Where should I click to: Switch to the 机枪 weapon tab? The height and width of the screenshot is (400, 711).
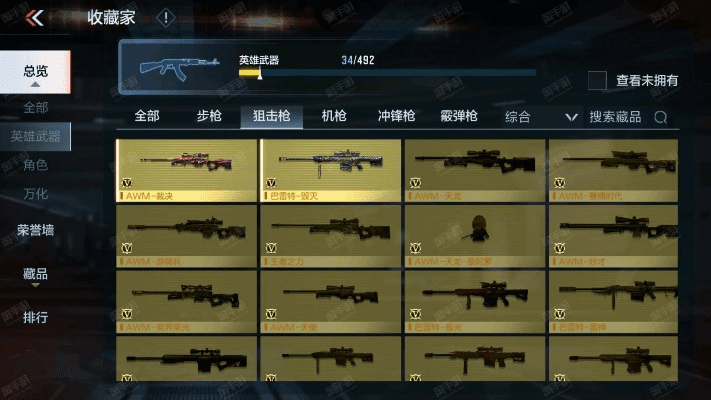click(x=333, y=116)
